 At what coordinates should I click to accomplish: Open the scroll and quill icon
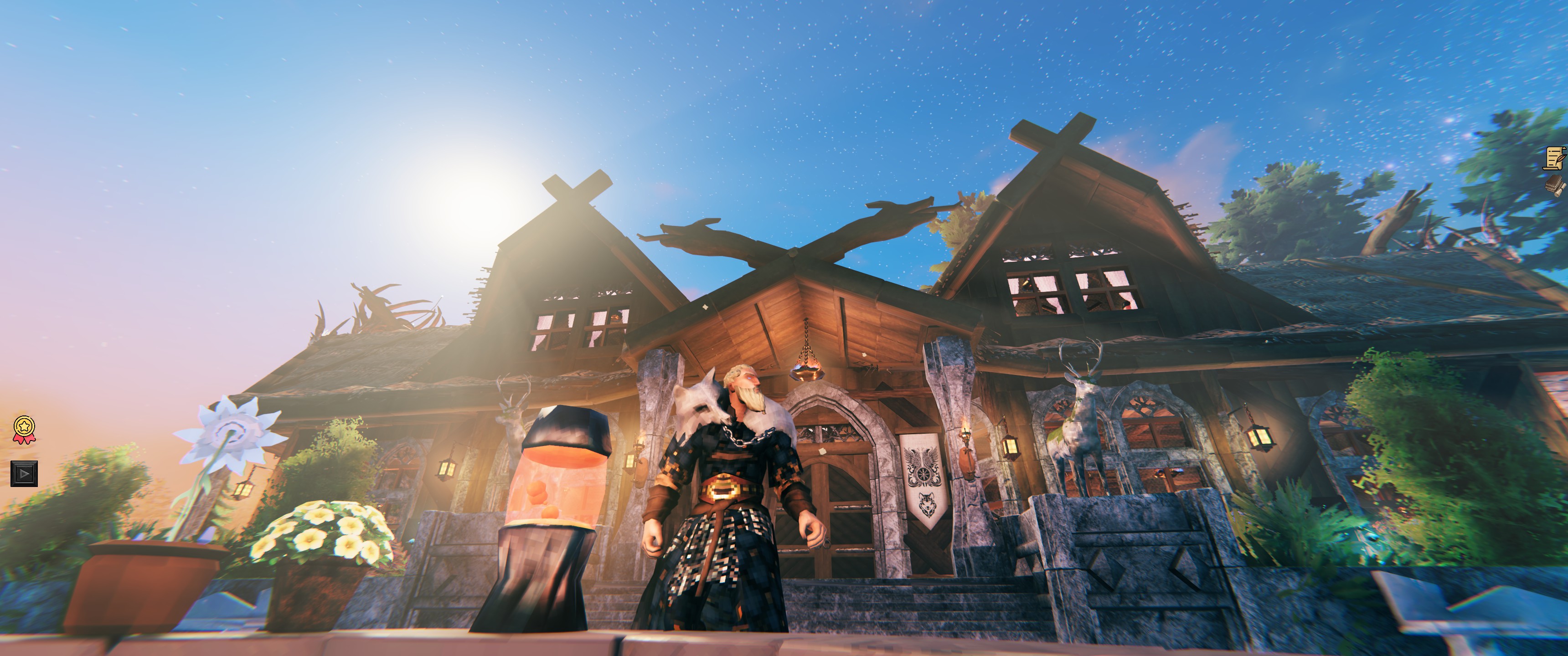click(1555, 158)
